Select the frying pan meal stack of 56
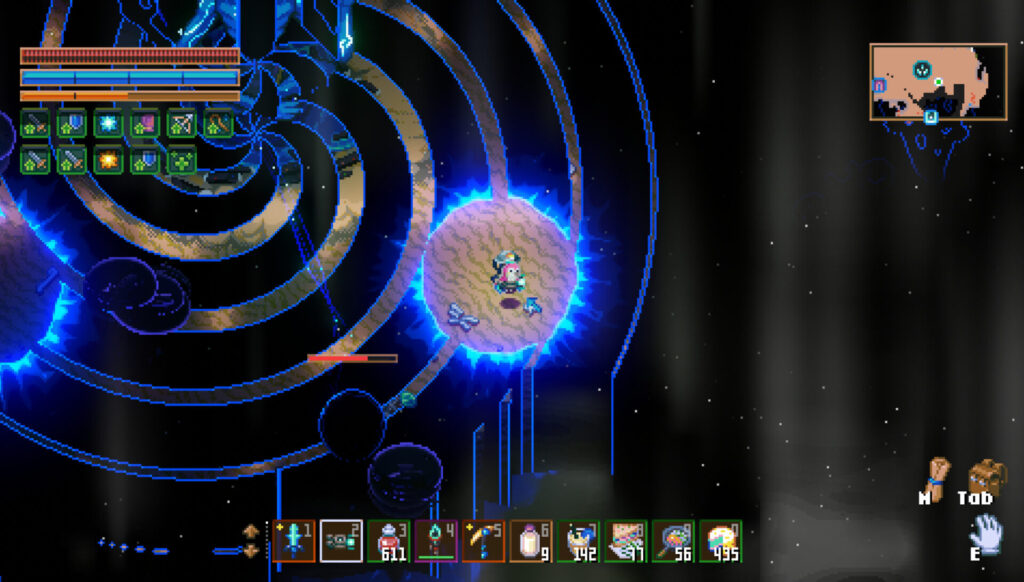The image size is (1024, 582). [x=673, y=542]
